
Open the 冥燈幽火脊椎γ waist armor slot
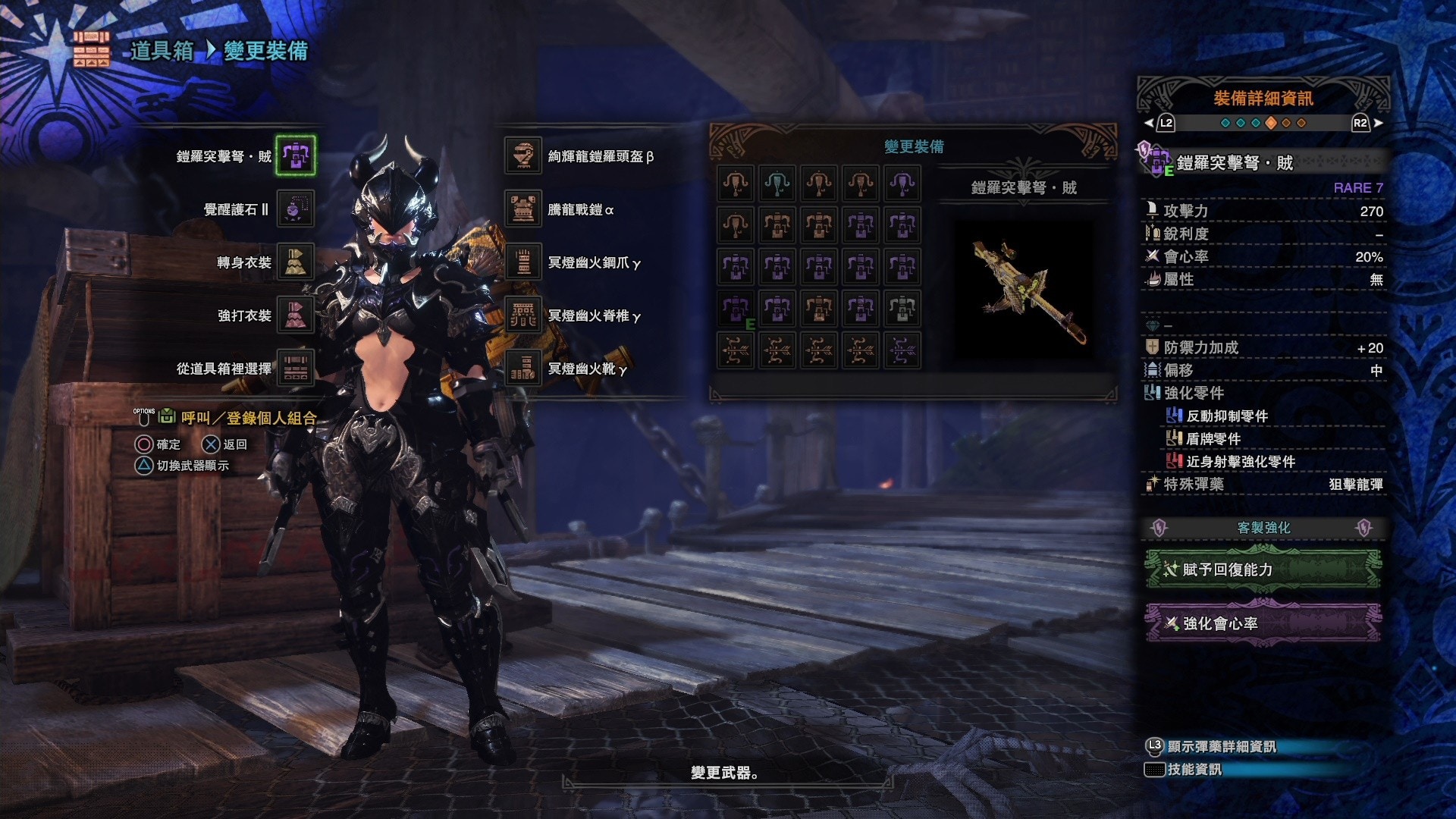(522, 315)
